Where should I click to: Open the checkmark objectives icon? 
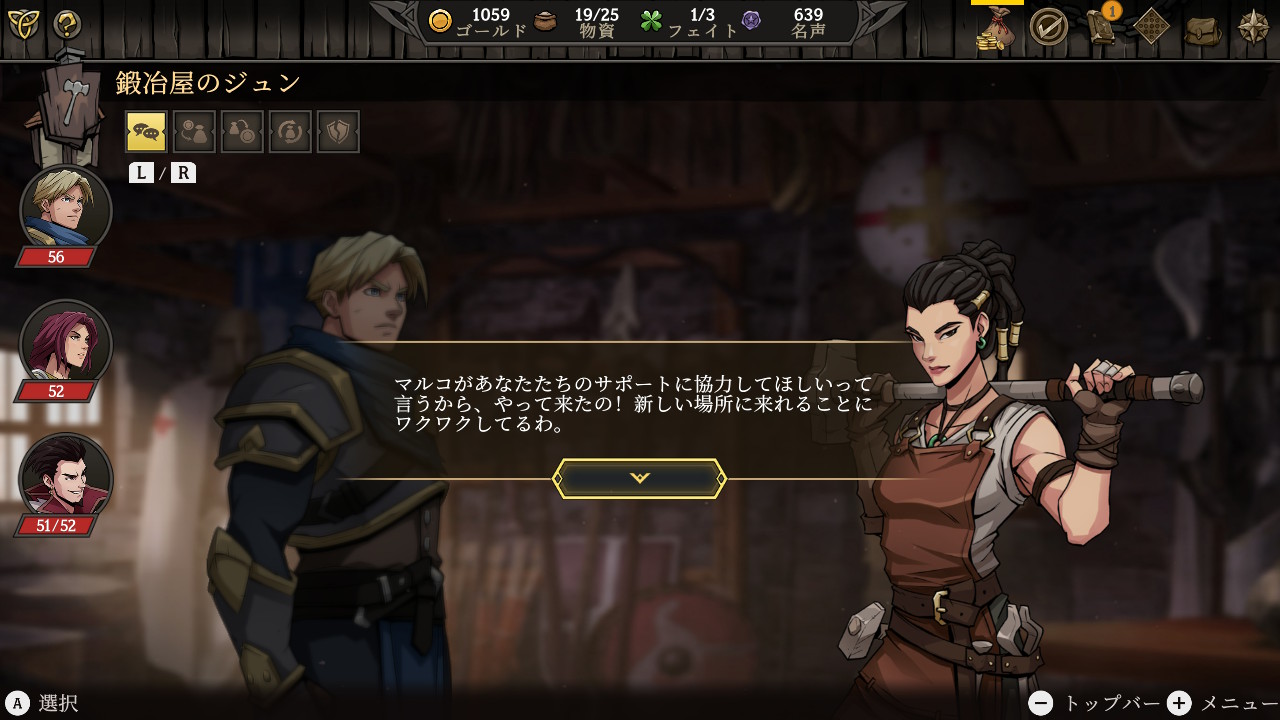coord(1048,27)
